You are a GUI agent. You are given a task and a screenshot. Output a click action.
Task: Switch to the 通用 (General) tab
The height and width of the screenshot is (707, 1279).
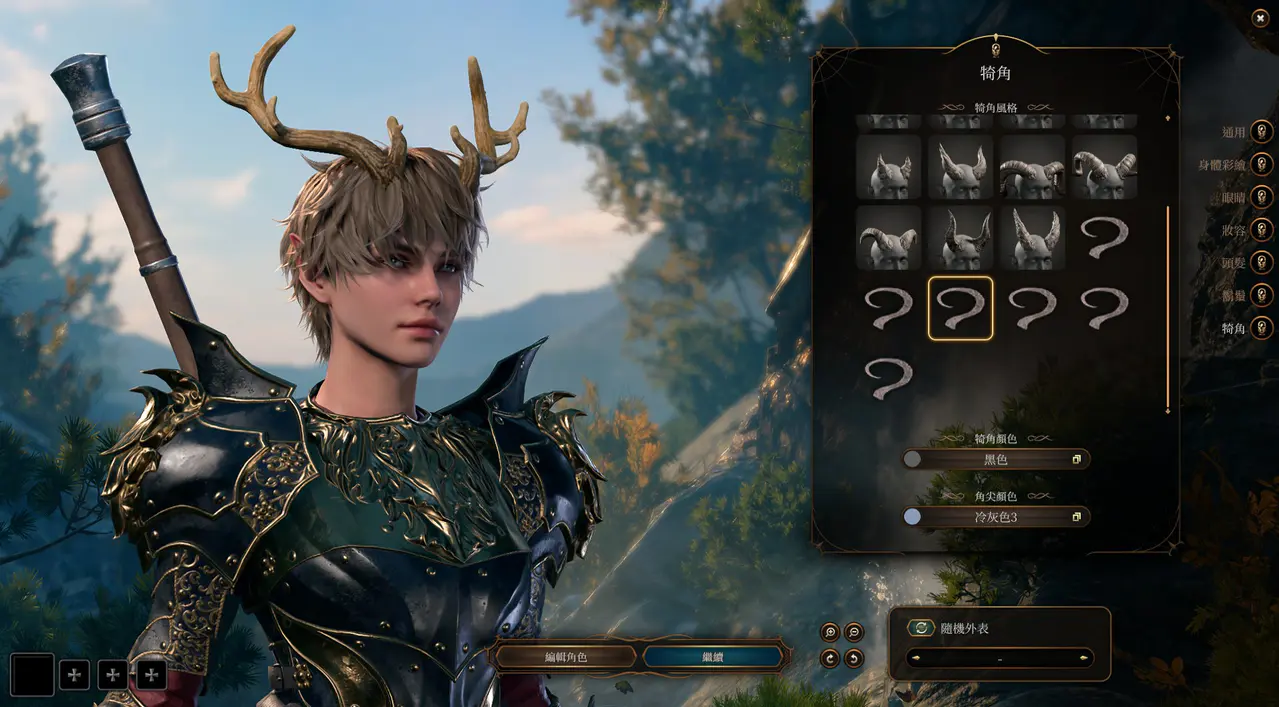[x=1261, y=131]
